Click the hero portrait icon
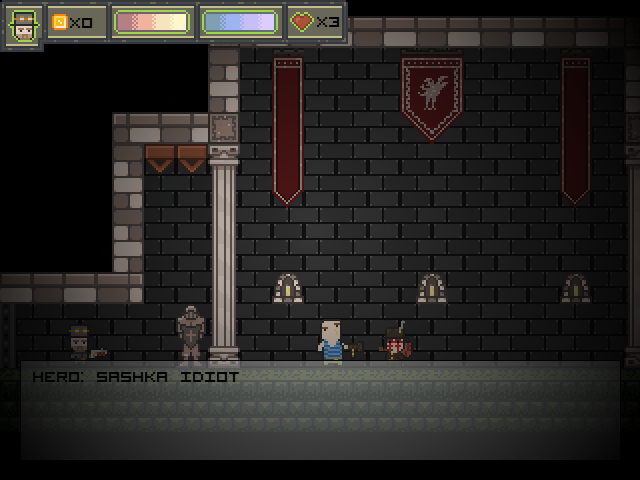 click(x=22, y=25)
